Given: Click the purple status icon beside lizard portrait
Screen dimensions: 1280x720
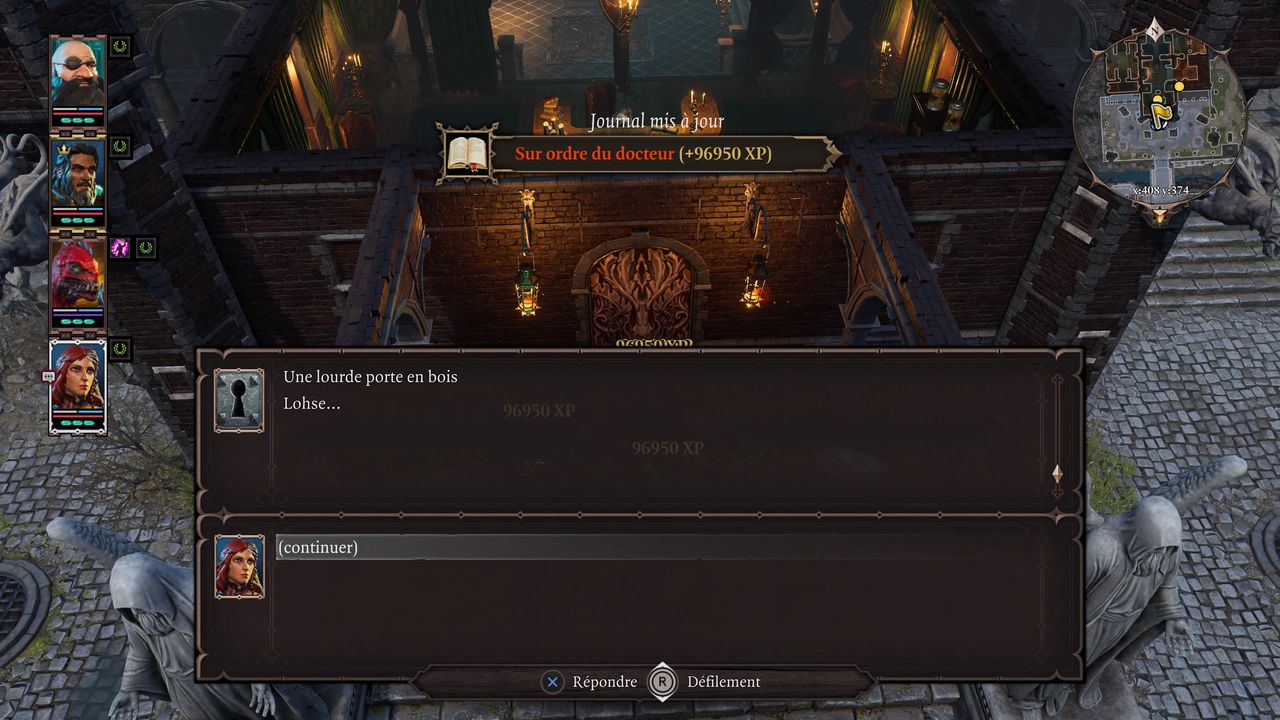Looking at the screenshot, I should point(120,247).
